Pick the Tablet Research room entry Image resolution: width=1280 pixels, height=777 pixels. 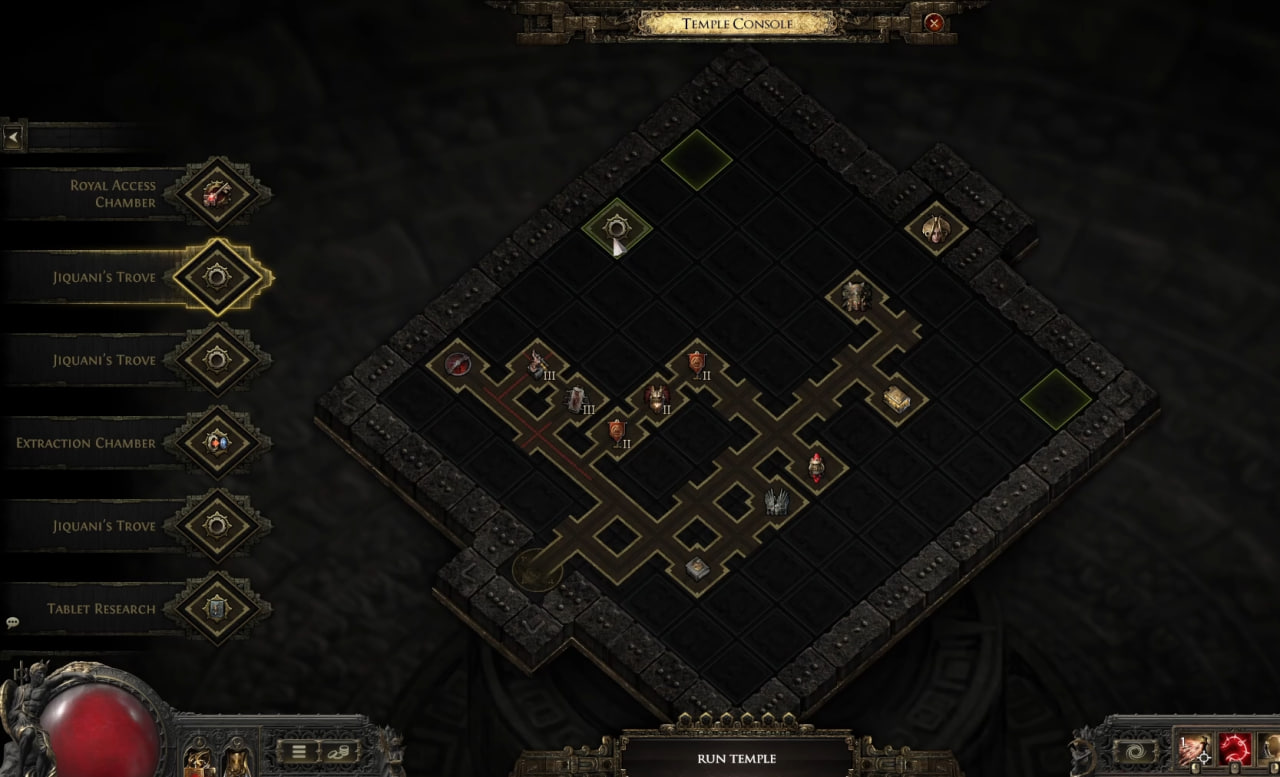217,608
